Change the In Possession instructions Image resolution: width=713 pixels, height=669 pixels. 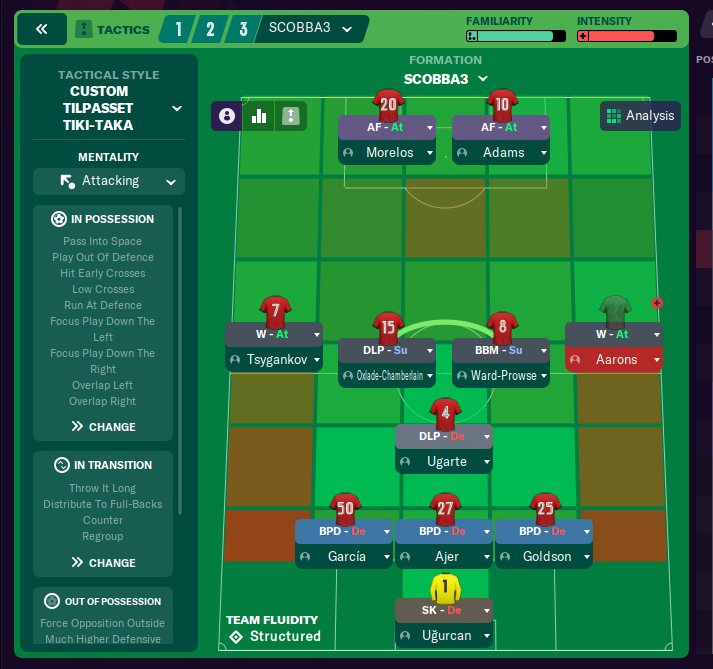103,427
